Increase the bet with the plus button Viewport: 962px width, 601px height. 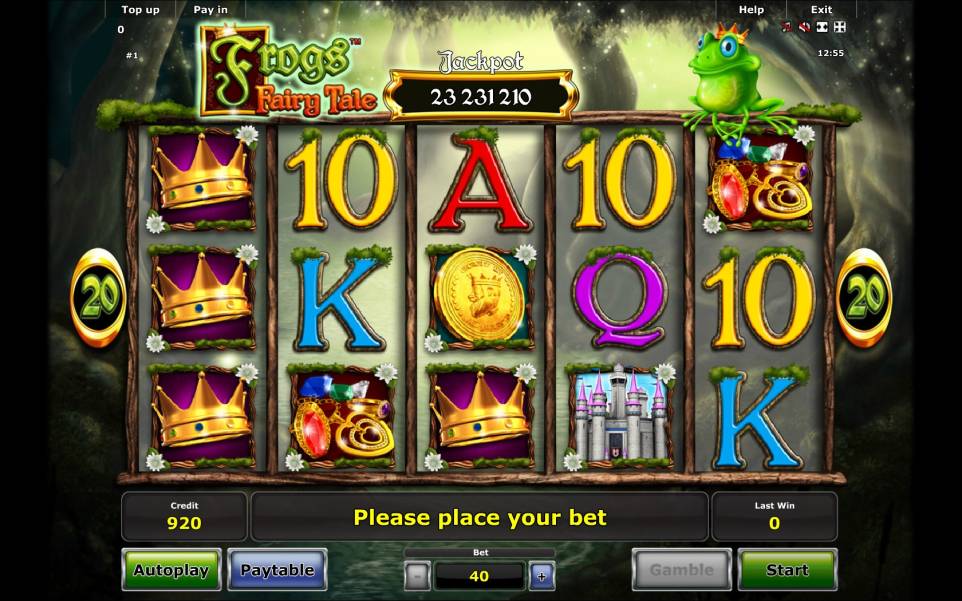(x=542, y=576)
